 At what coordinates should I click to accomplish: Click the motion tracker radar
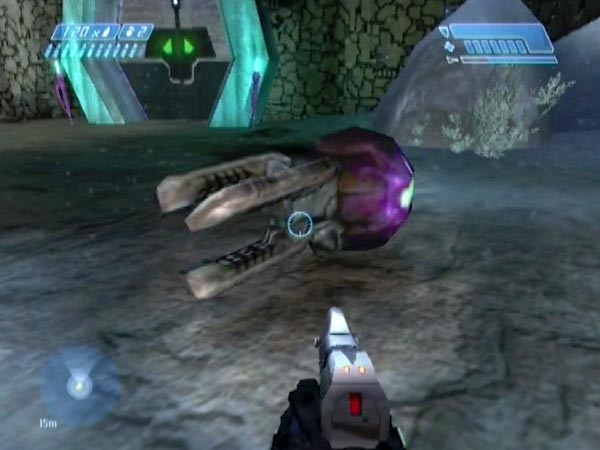click(x=78, y=384)
